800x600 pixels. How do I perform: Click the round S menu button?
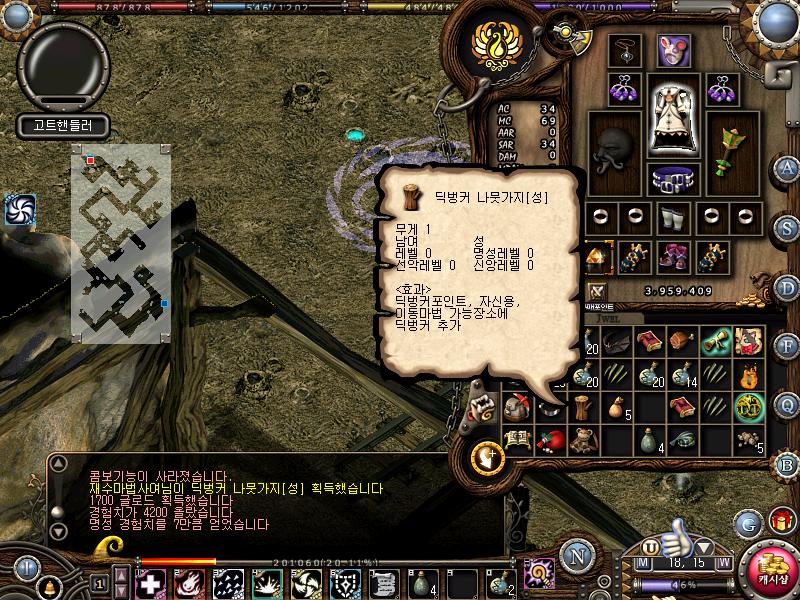[x=788, y=226]
